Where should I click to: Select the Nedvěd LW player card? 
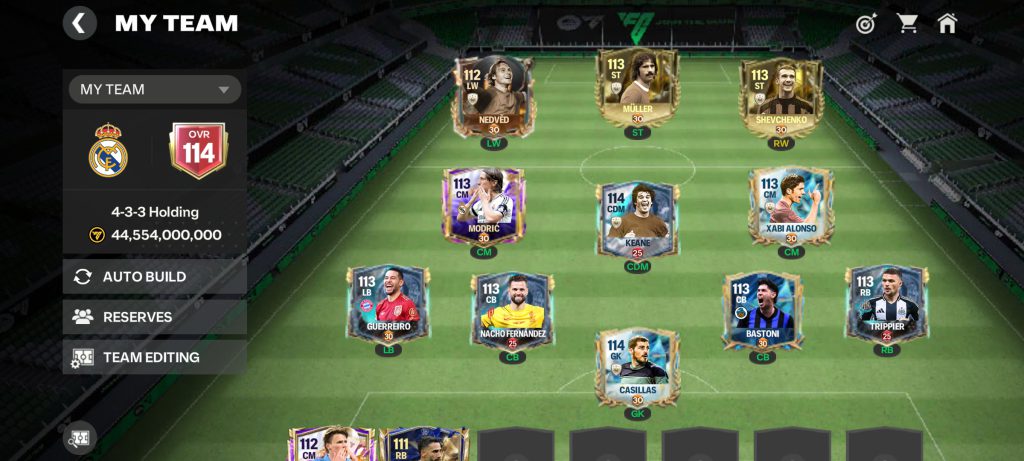point(494,96)
